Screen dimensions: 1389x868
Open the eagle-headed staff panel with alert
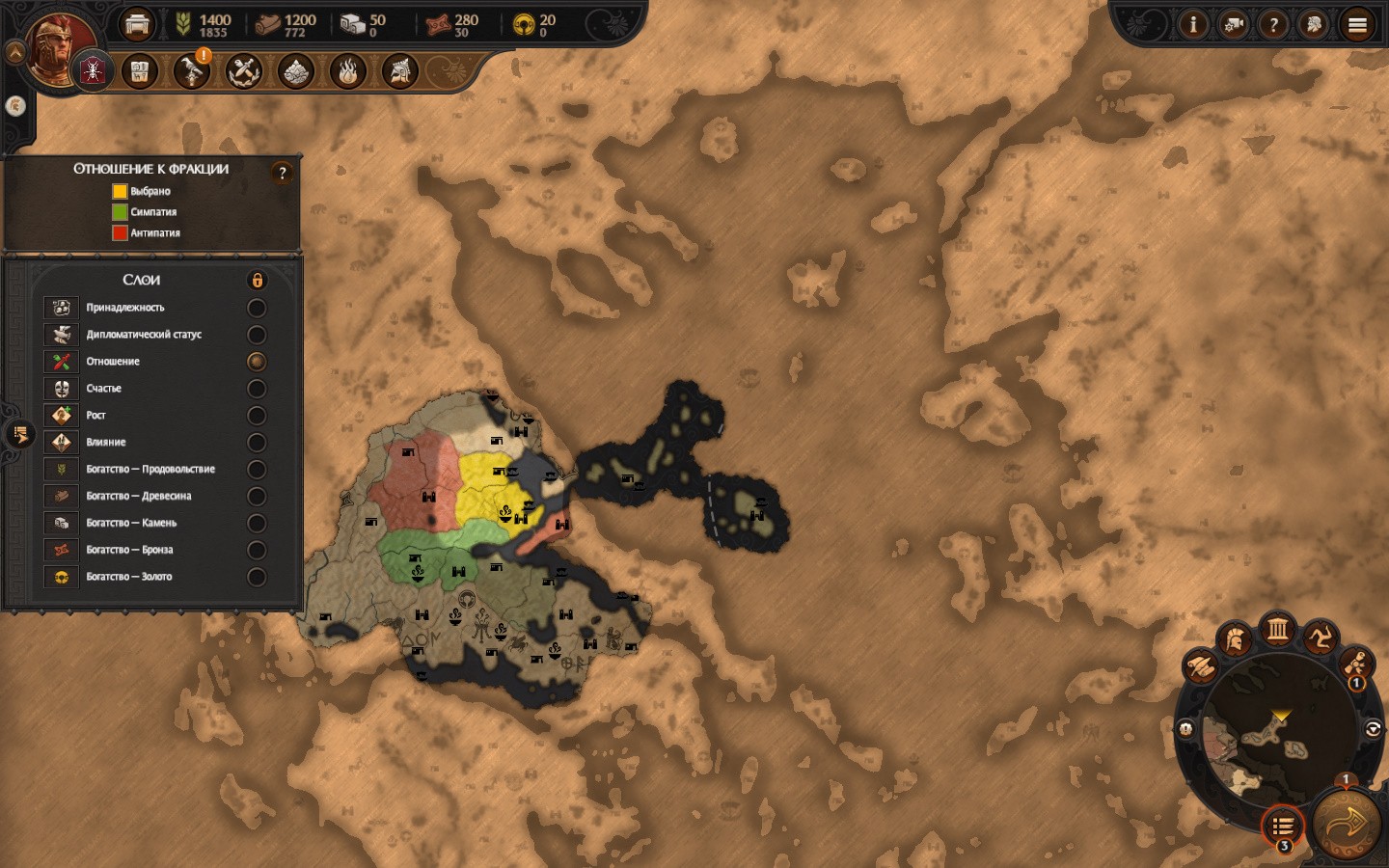click(191, 70)
